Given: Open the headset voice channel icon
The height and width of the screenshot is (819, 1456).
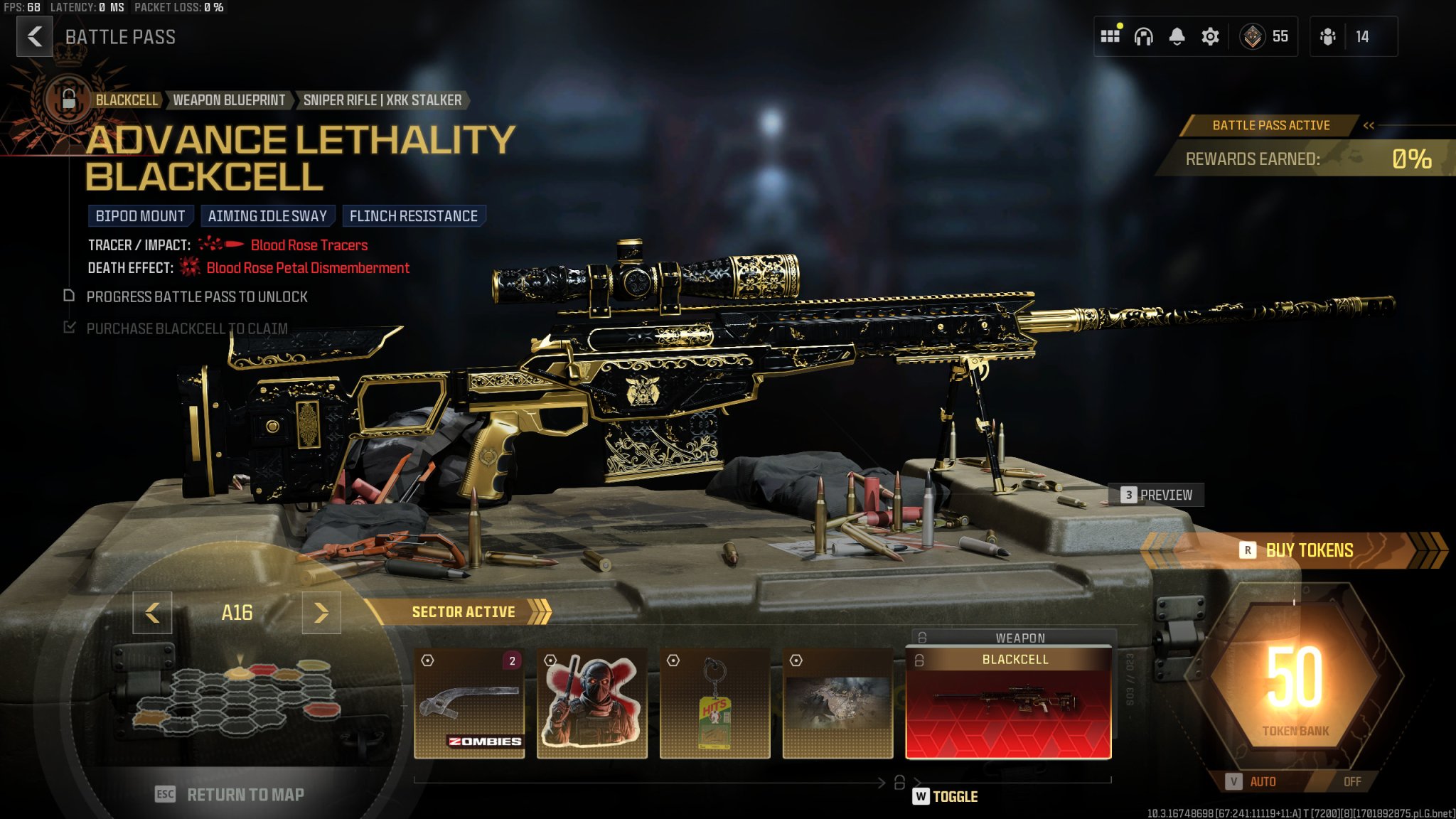Looking at the screenshot, I should 1143,36.
